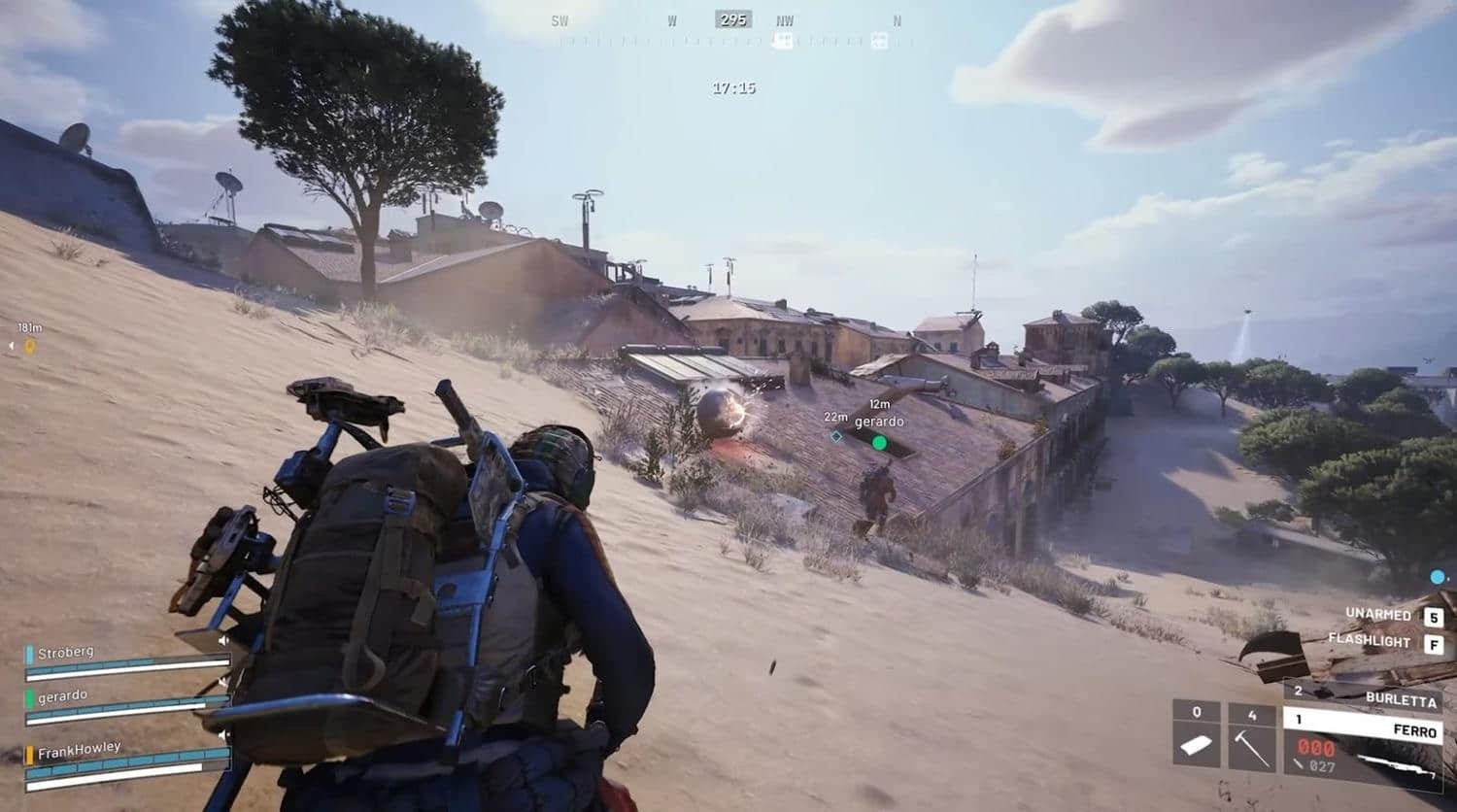Click the building icon near NW on compass

click(x=782, y=41)
